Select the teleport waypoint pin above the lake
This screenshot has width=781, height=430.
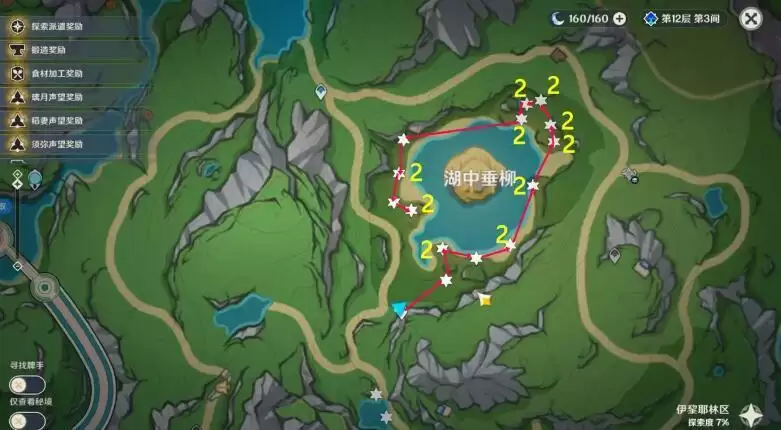pos(320,92)
